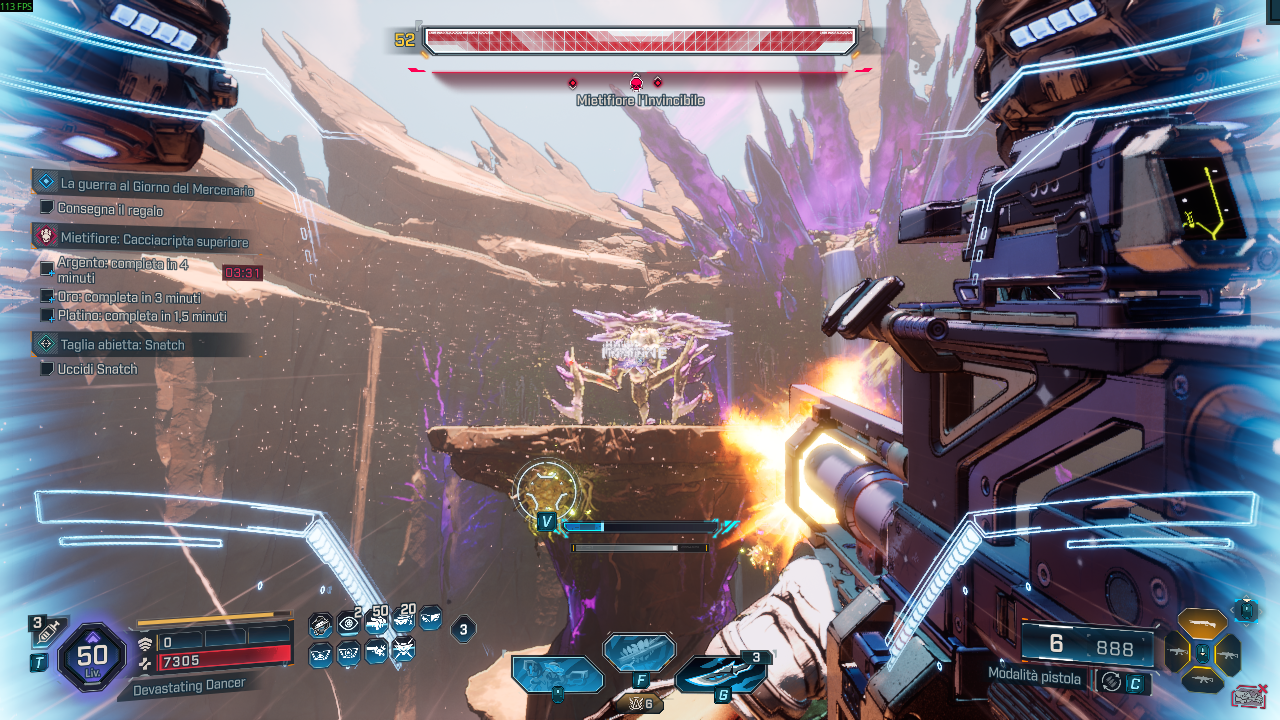The height and width of the screenshot is (720, 1280).
Task: Click the red crossed-out vehicle icon
Action: (x=1248, y=696)
